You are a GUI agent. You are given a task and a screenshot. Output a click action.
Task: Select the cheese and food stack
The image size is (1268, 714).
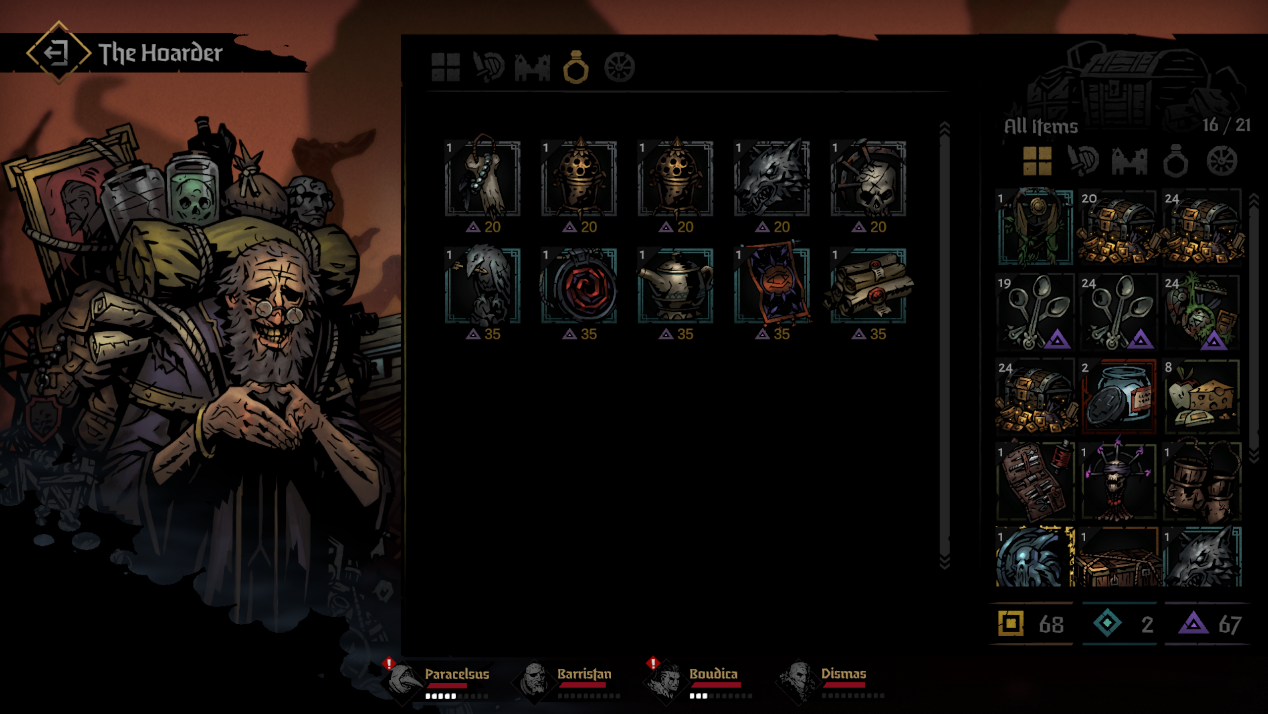(1202, 397)
